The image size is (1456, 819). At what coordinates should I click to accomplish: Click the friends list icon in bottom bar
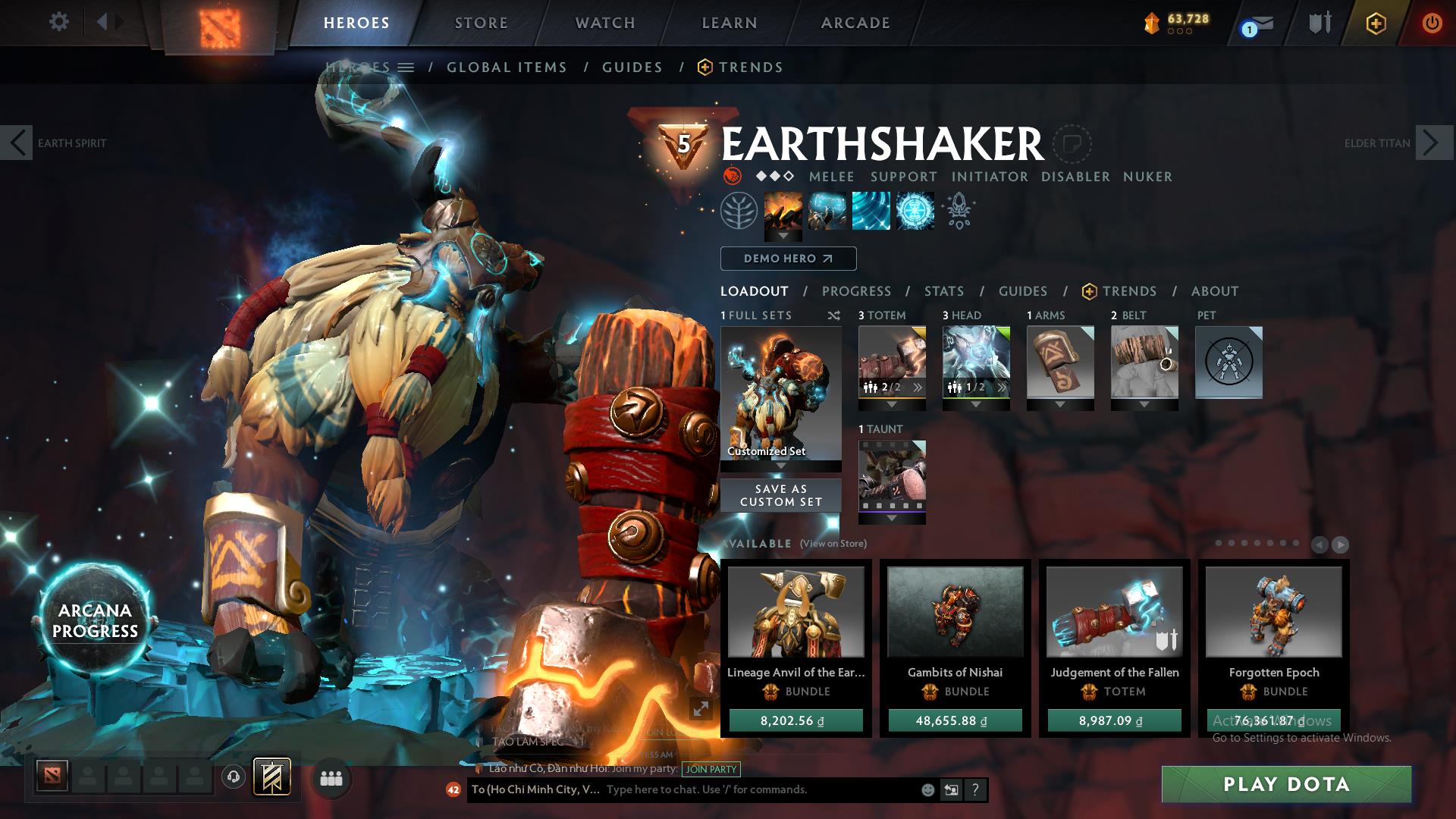click(x=330, y=777)
